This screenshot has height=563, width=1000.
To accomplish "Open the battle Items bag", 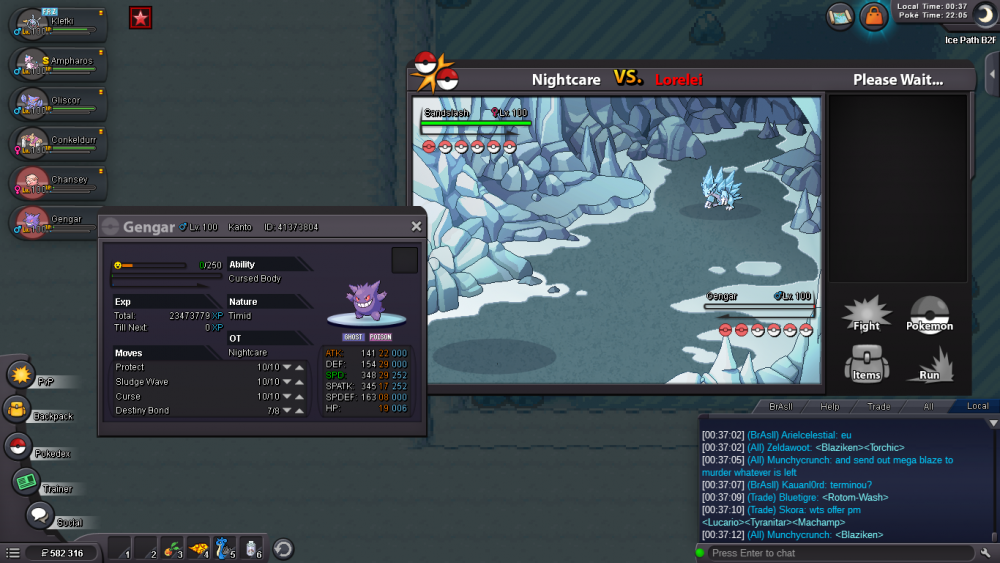I will 866,364.
